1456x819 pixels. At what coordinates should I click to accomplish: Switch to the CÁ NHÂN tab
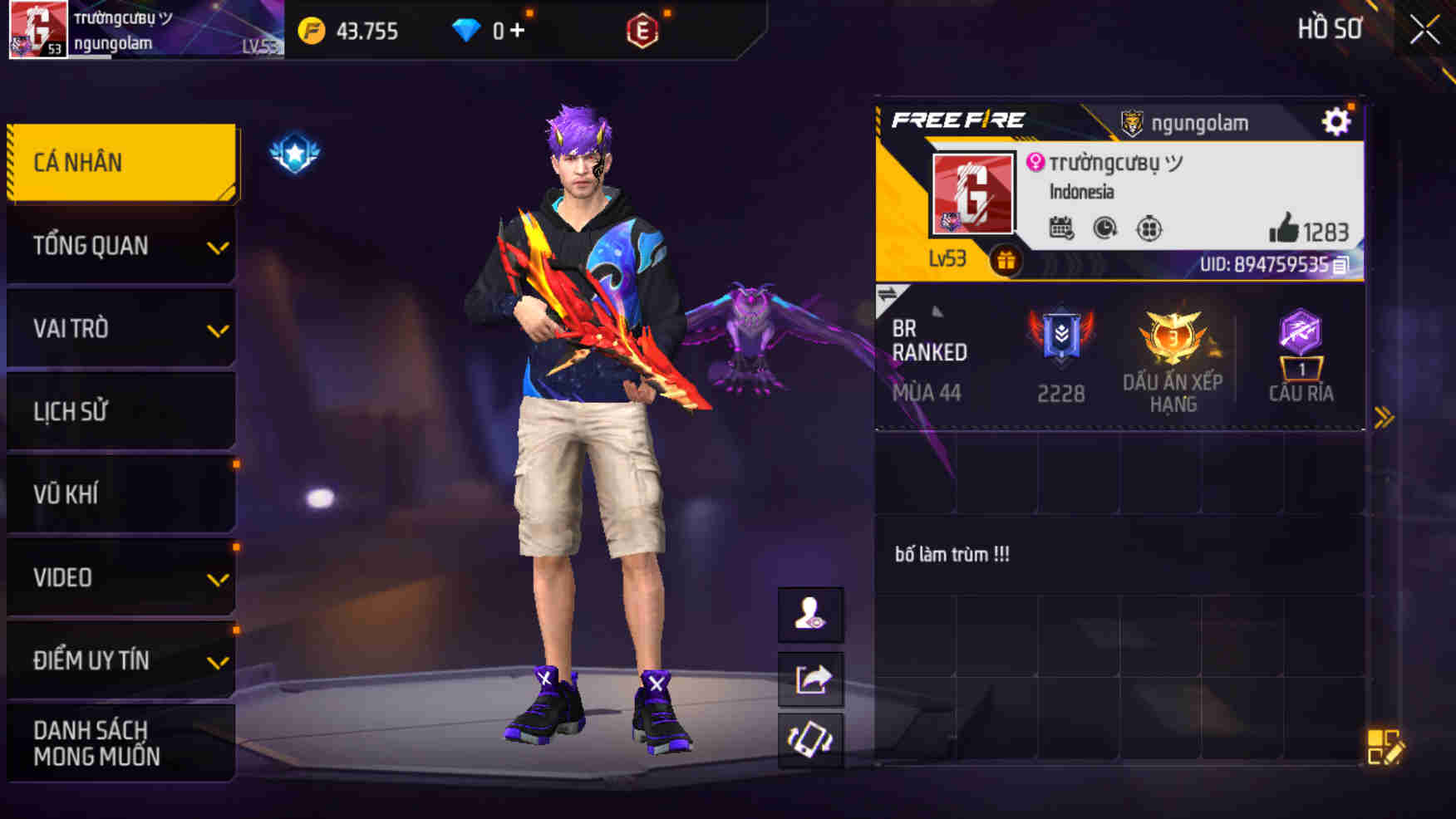pos(121,162)
